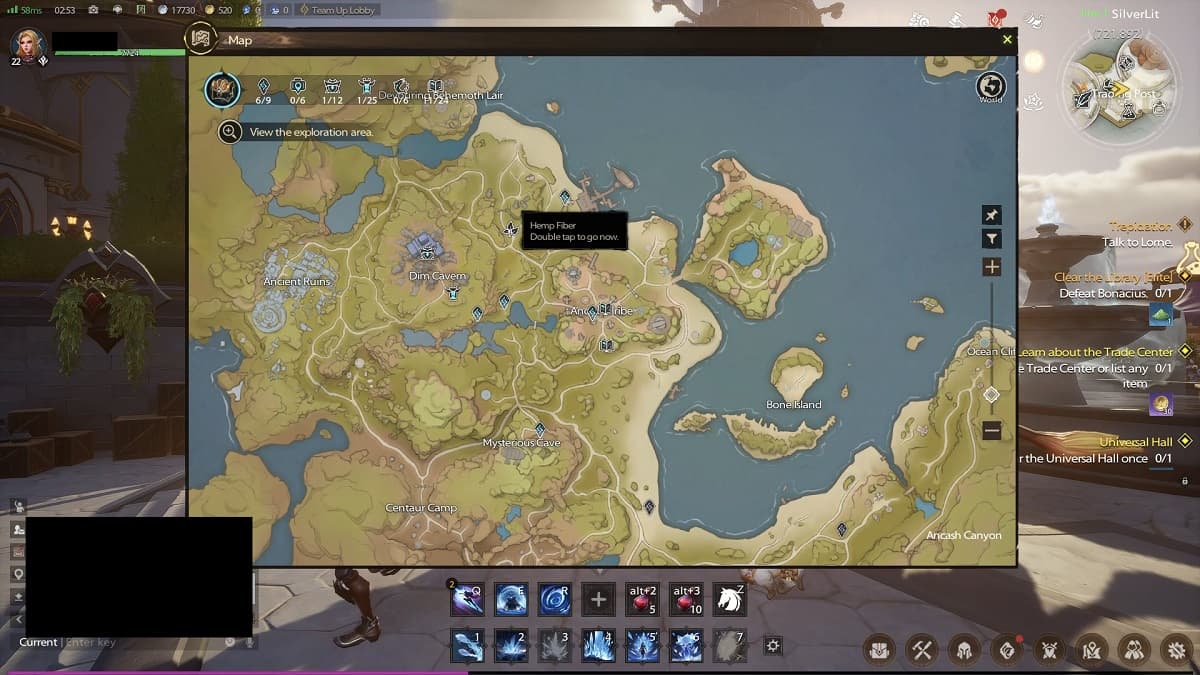Open the skill bar gear settings
This screenshot has height=675, width=1200.
click(772, 646)
